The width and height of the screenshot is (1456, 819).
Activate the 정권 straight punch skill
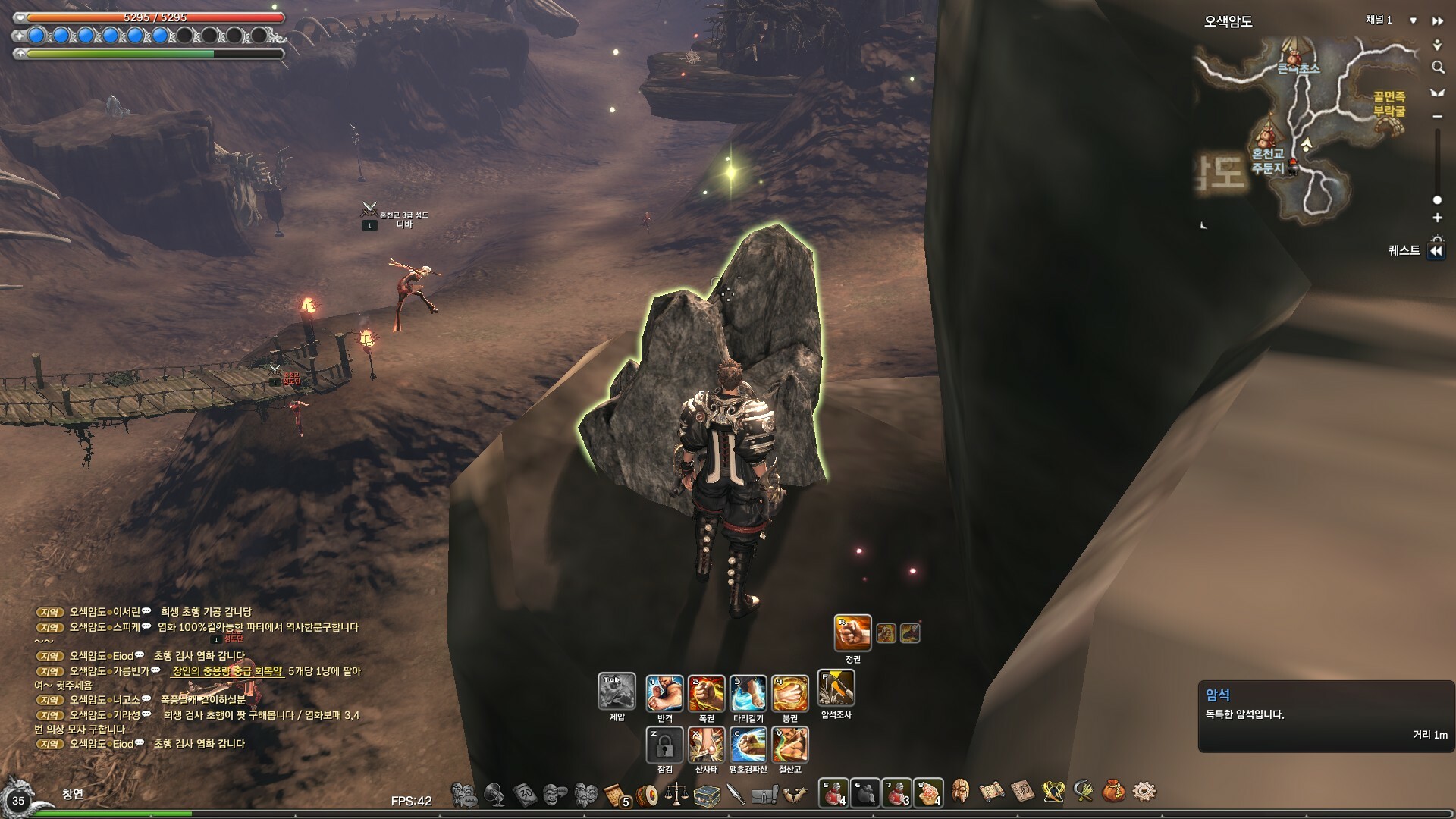pyautogui.click(x=852, y=633)
